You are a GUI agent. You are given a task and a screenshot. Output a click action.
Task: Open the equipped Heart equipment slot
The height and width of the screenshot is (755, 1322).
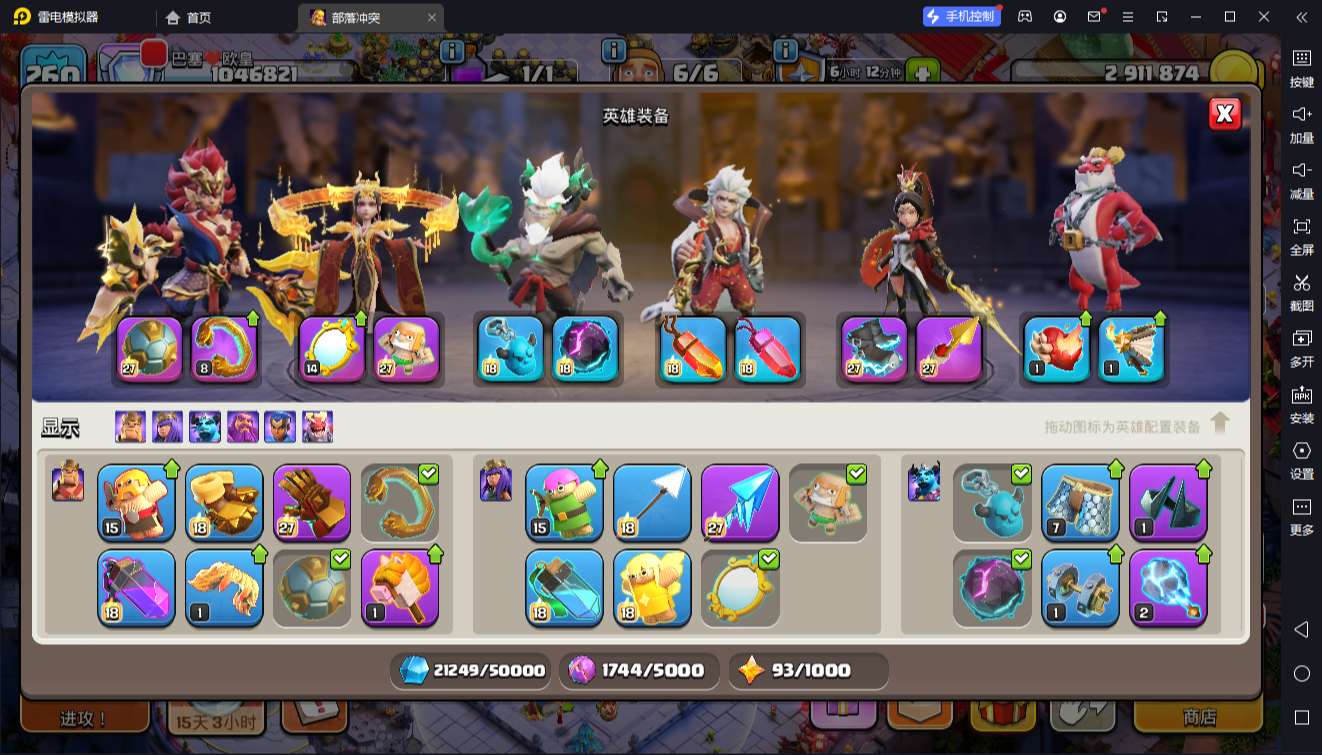click(1056, 349)
